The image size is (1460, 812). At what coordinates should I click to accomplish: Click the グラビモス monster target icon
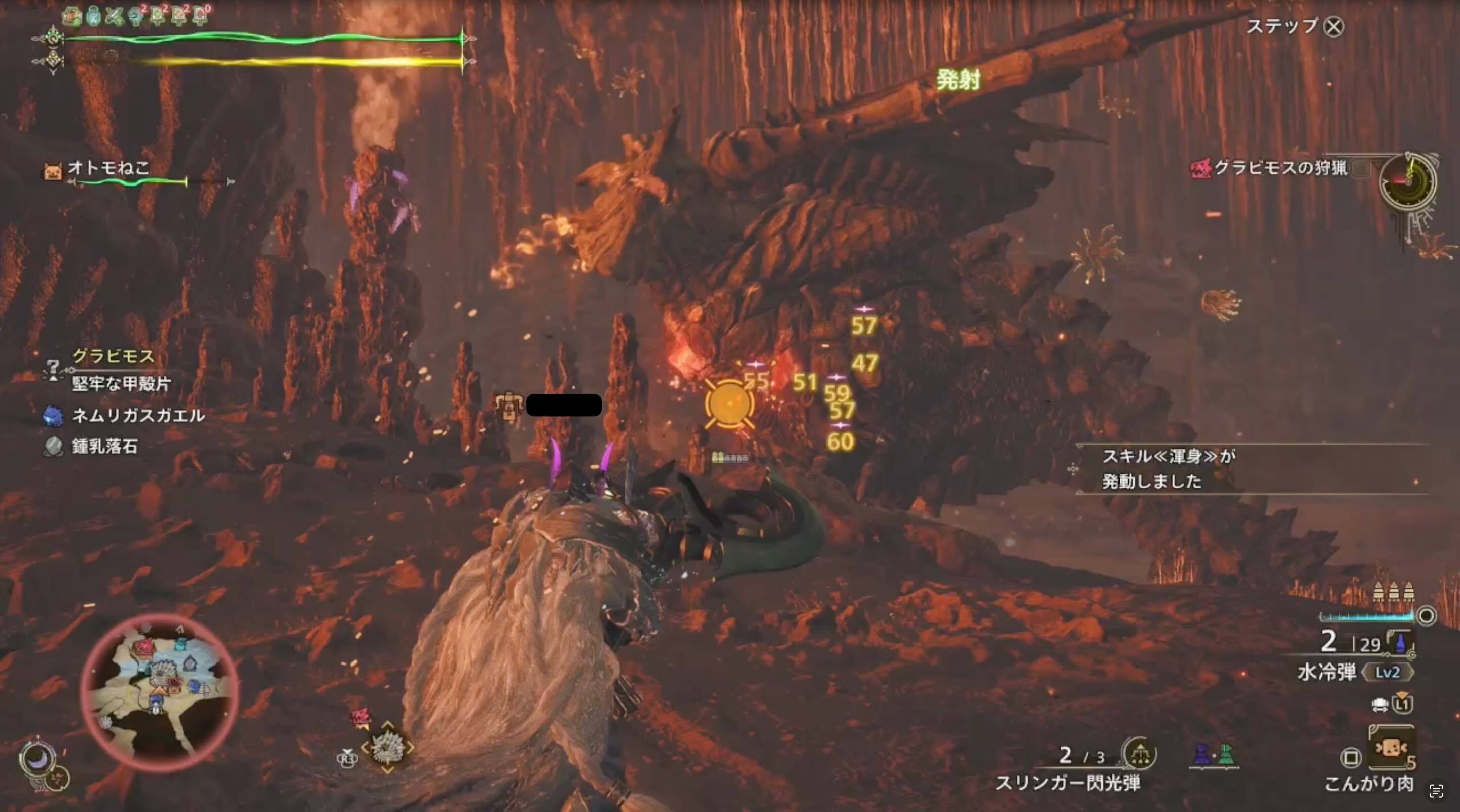[53, 369]
